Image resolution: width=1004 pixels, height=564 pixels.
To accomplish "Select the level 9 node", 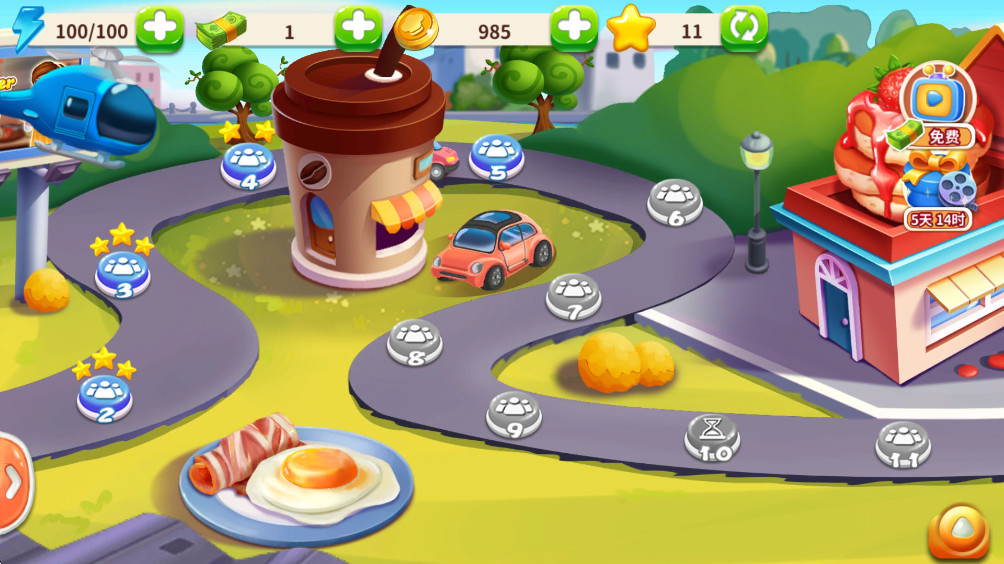I will (514, 415).
